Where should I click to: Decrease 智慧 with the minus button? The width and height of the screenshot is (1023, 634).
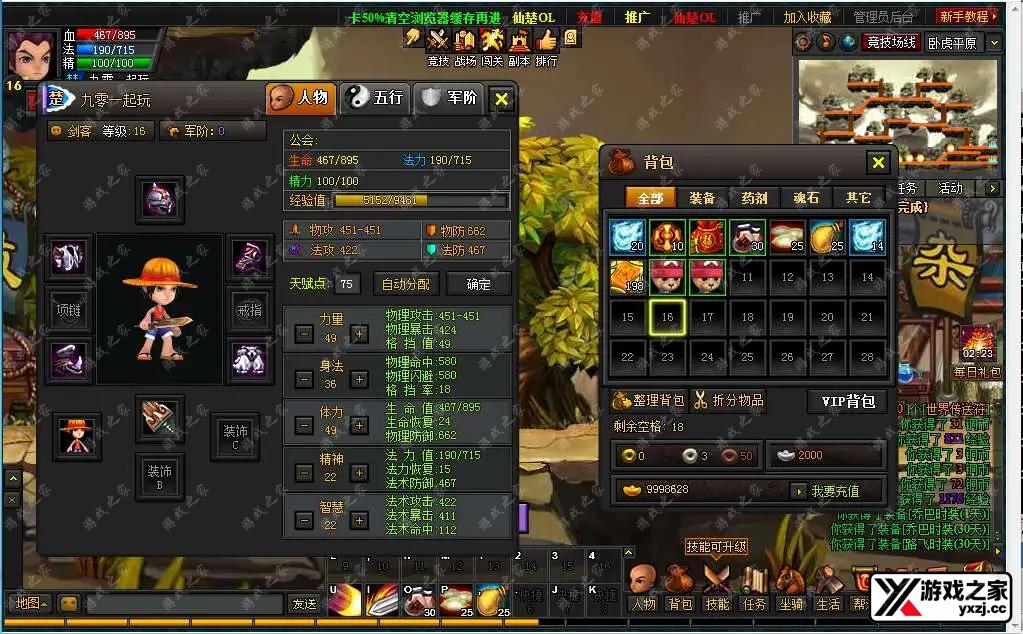304,521
